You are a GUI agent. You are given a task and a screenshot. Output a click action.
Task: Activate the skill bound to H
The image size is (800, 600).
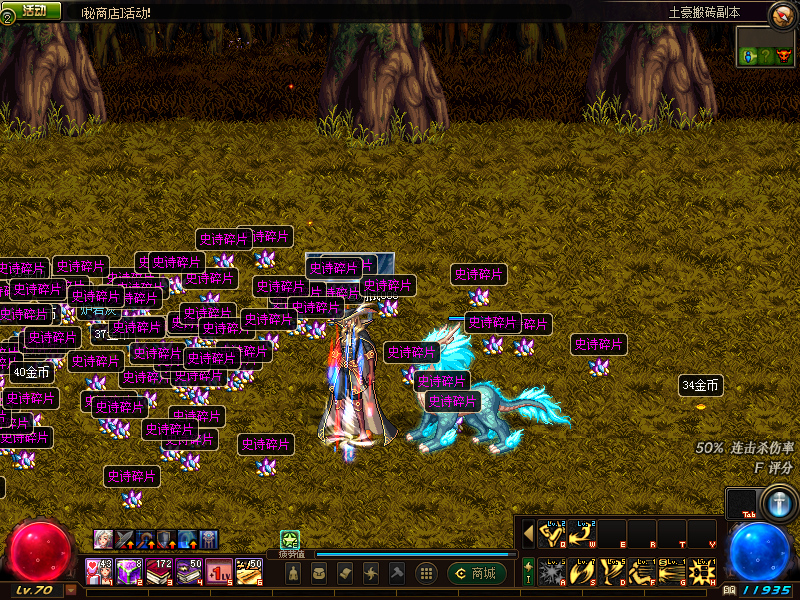pos(702,572)
